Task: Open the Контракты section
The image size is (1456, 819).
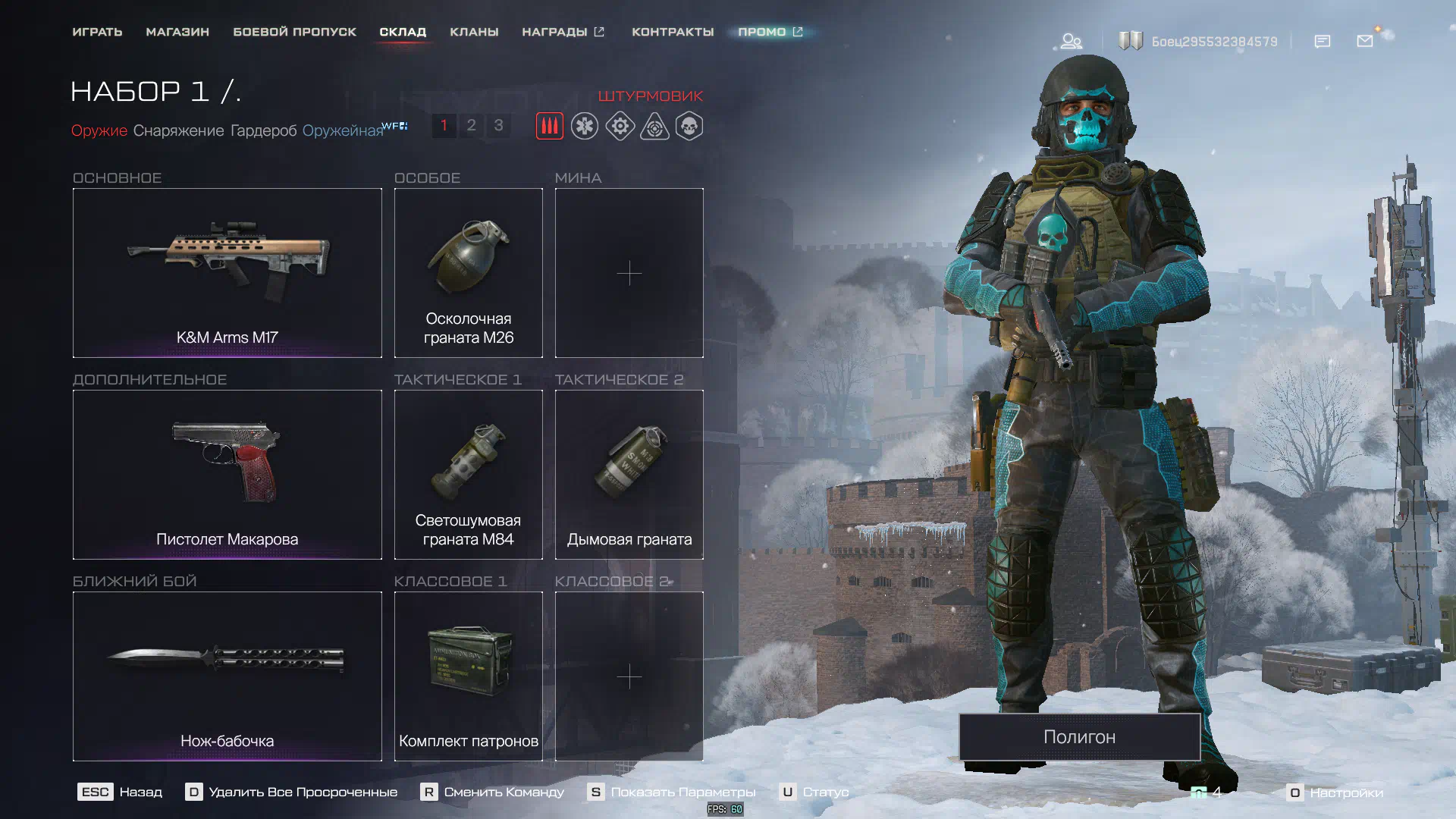Action: tap(673, 32)
